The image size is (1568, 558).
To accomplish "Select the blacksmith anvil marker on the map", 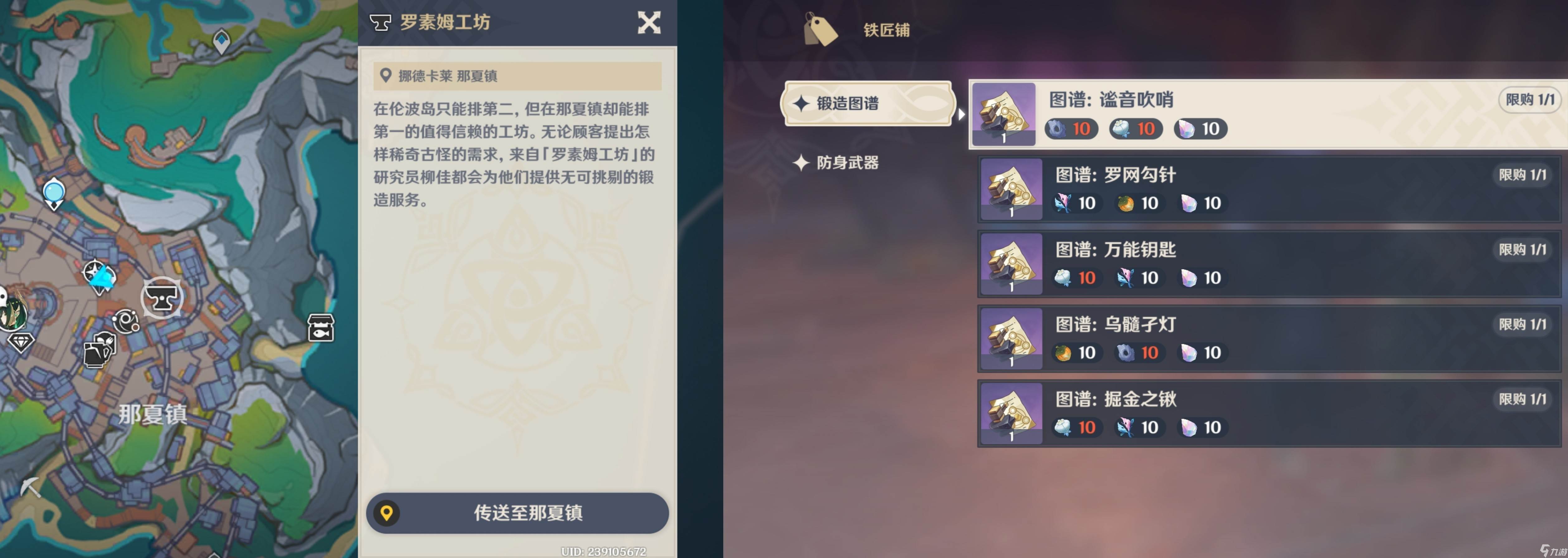I will pos(163,298).
